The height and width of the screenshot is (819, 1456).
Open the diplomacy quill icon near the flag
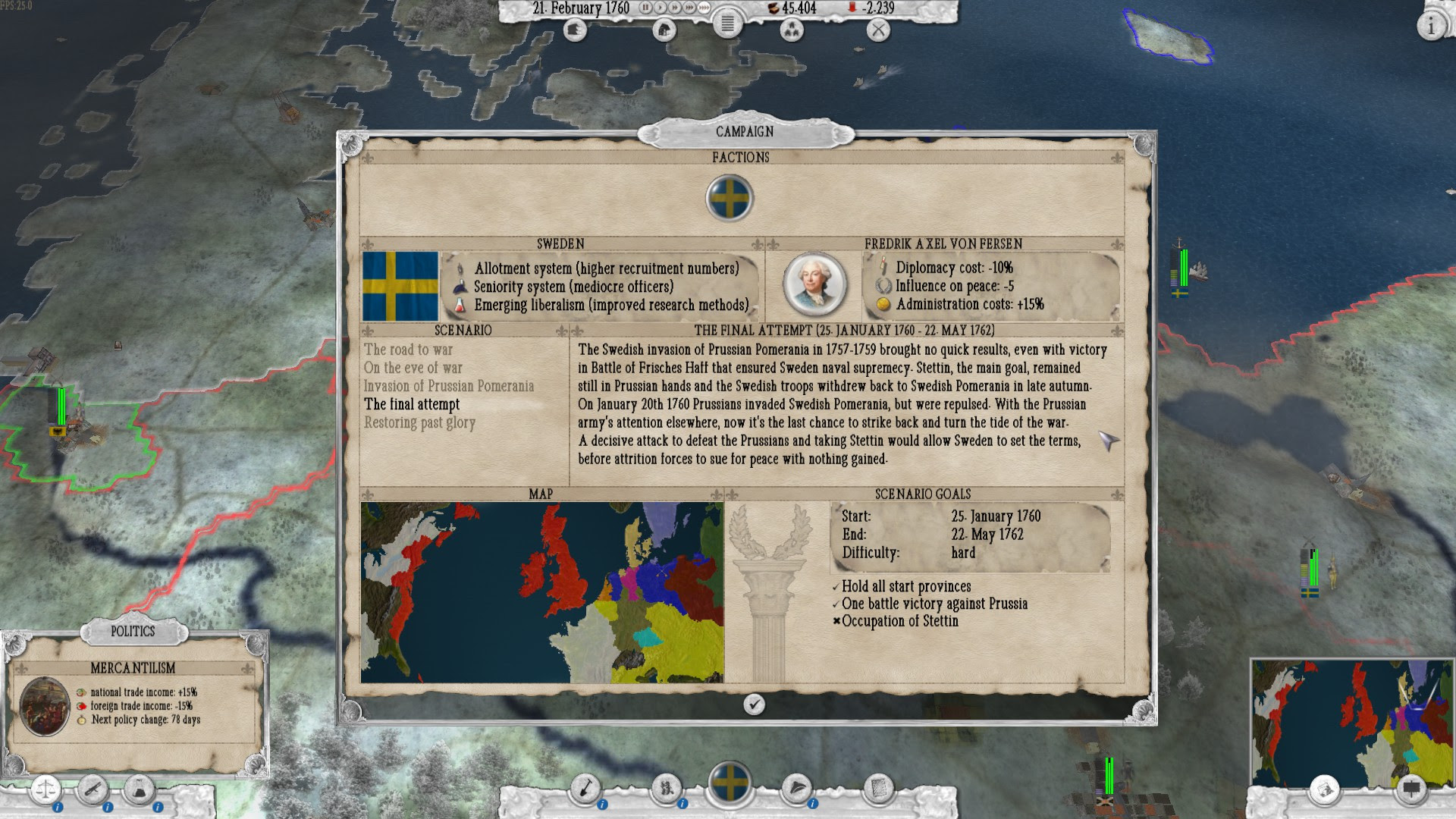[797, 787]
